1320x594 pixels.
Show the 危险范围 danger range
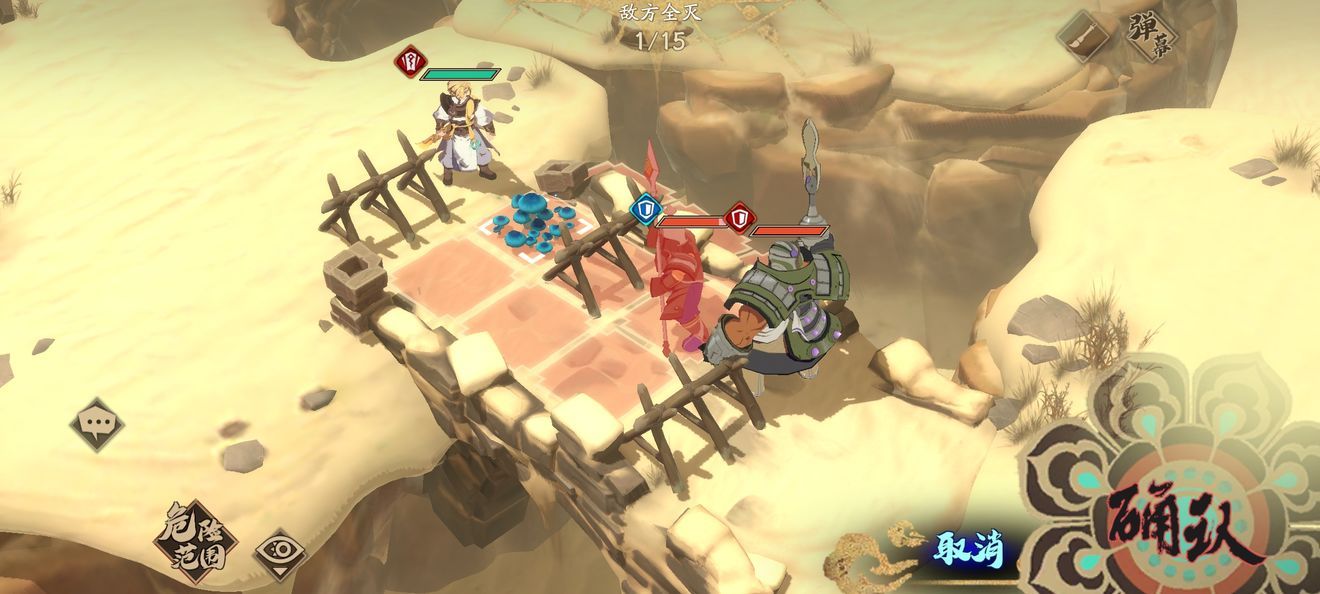tap(195, 541)
